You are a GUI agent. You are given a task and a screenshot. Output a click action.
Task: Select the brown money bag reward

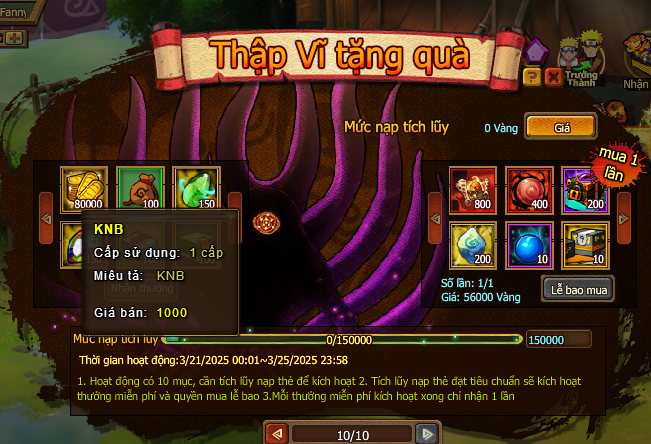(140, 189)
